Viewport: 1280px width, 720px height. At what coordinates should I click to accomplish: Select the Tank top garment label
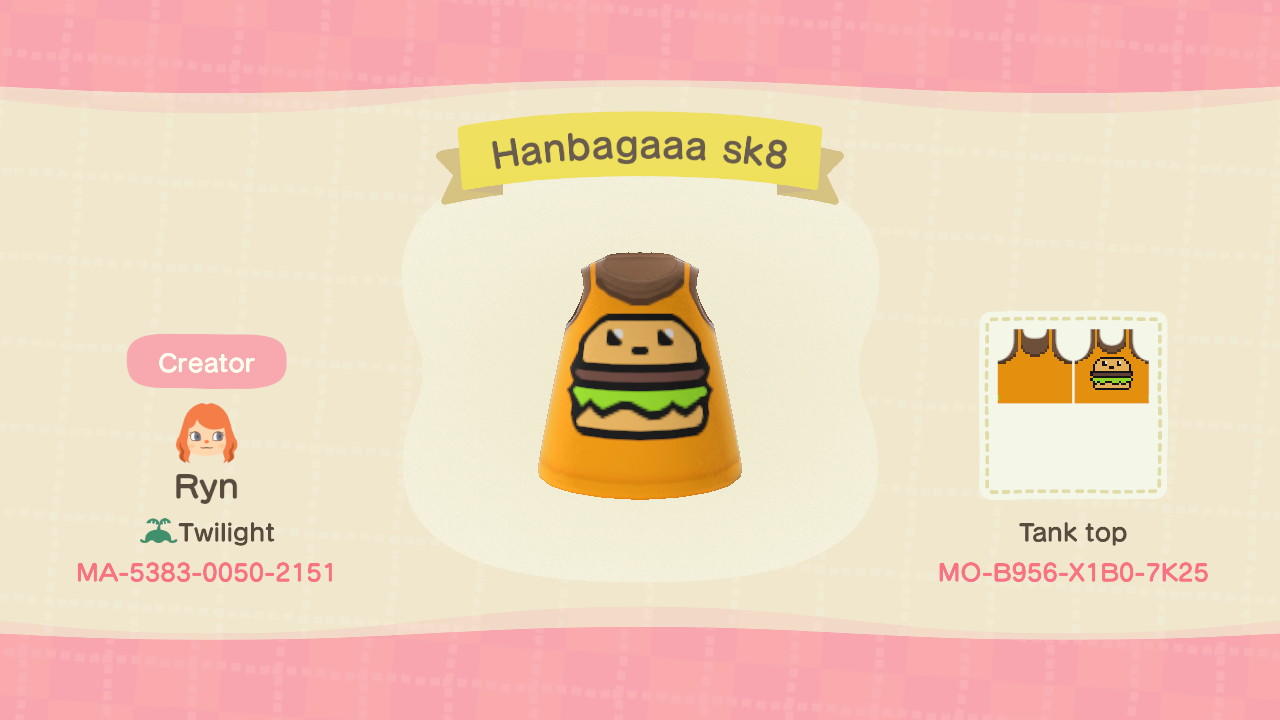coord(1073,533)
